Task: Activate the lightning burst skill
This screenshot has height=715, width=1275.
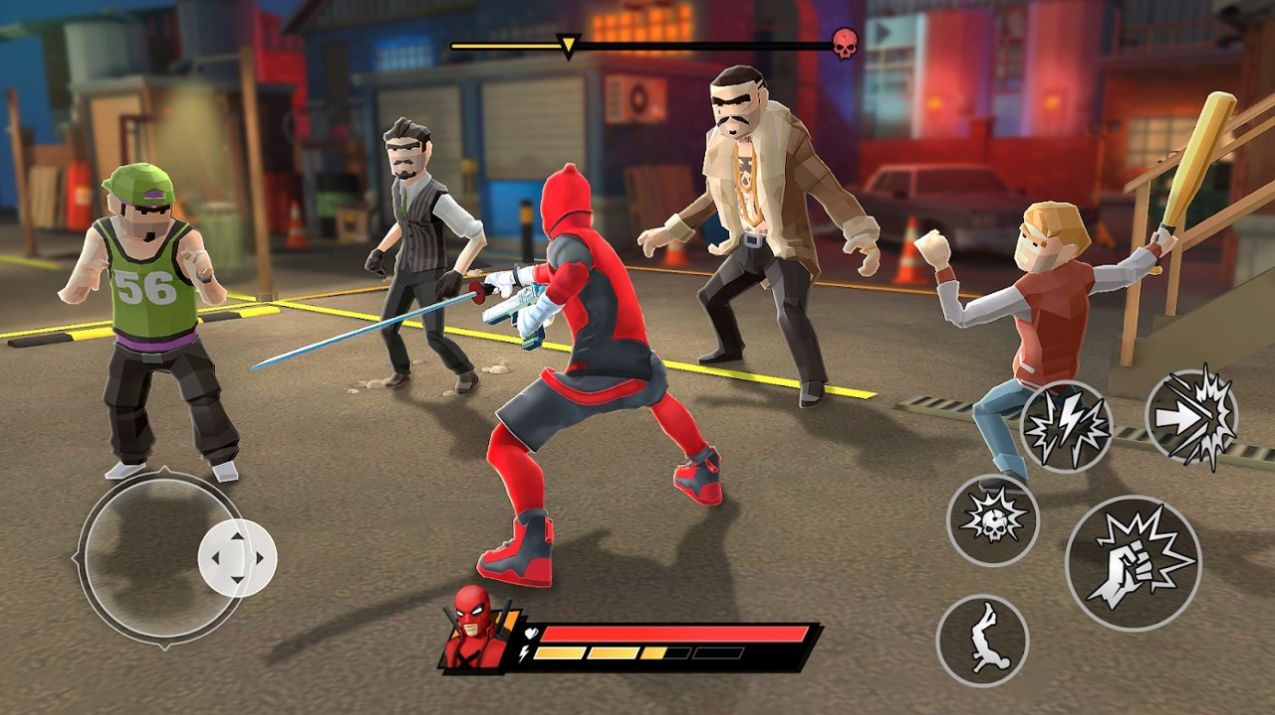Action: point(1066,427)
